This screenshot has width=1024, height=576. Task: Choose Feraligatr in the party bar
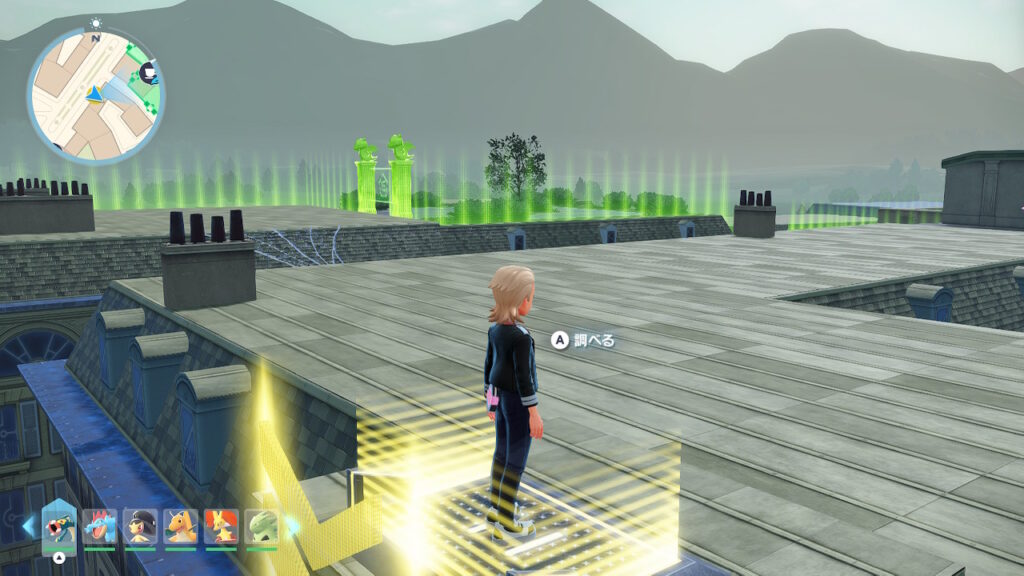pyautogui.click(x=100, y=526)
